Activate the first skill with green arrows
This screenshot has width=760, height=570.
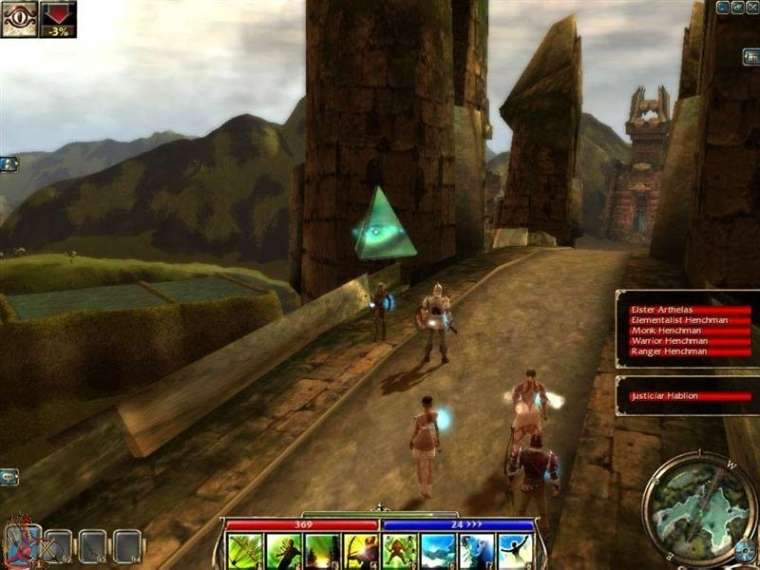244,551
